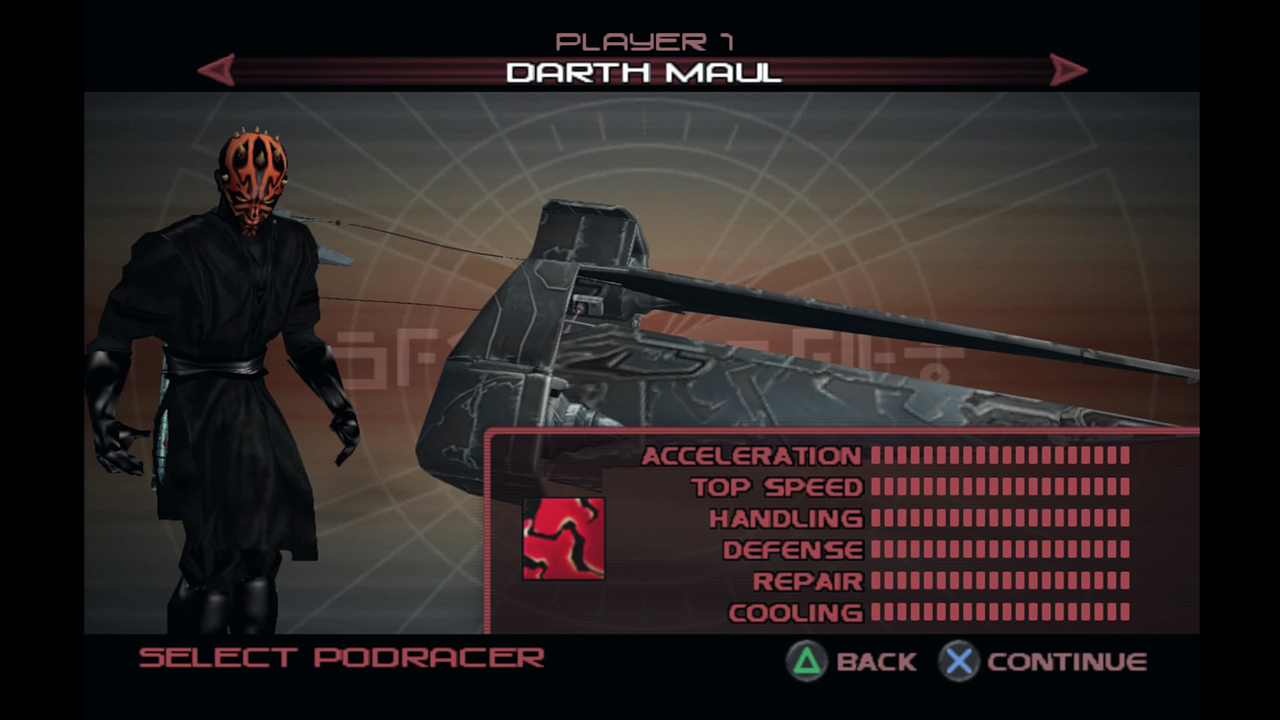Select the TOP SPEED stat label
The height and width of the screenshot is (720, 1280).
click(x=777, y=487)
